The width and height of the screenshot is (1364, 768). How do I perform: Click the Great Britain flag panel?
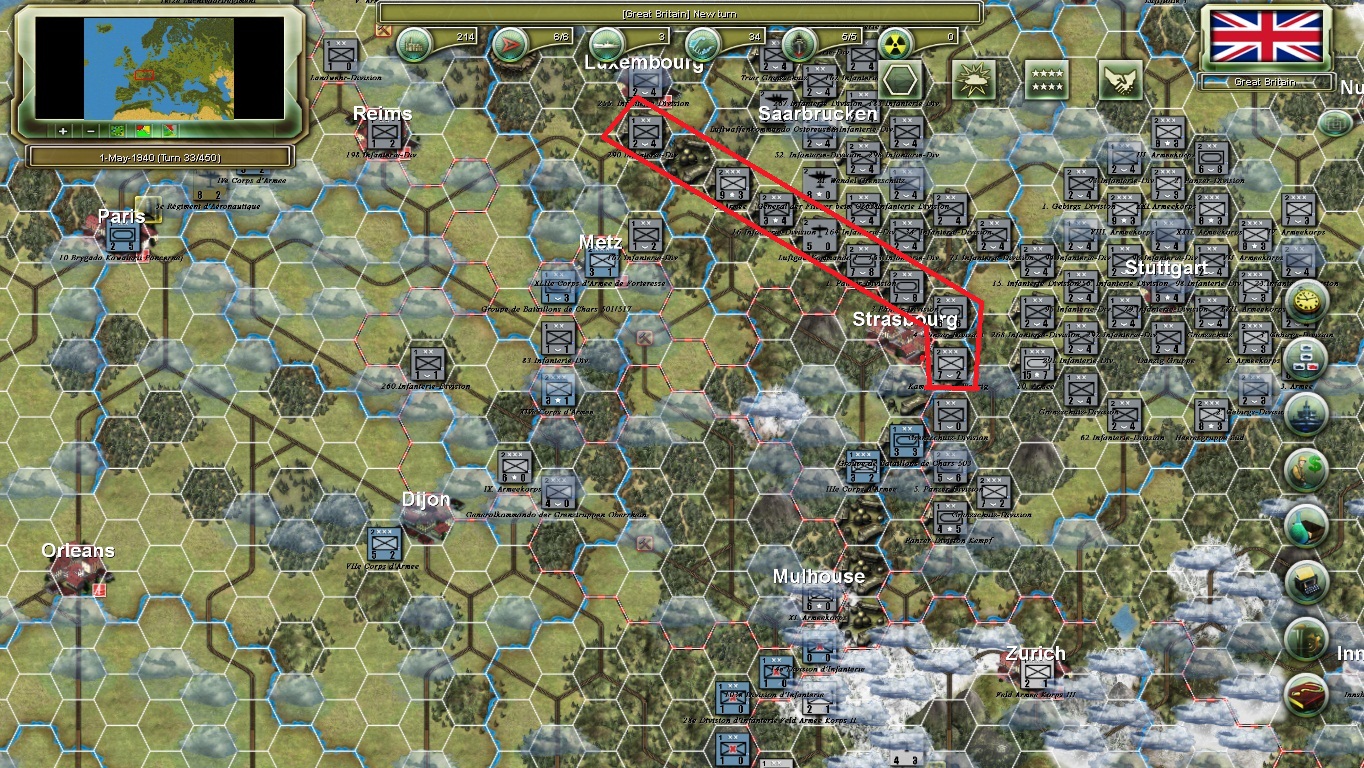[1265, 37]
